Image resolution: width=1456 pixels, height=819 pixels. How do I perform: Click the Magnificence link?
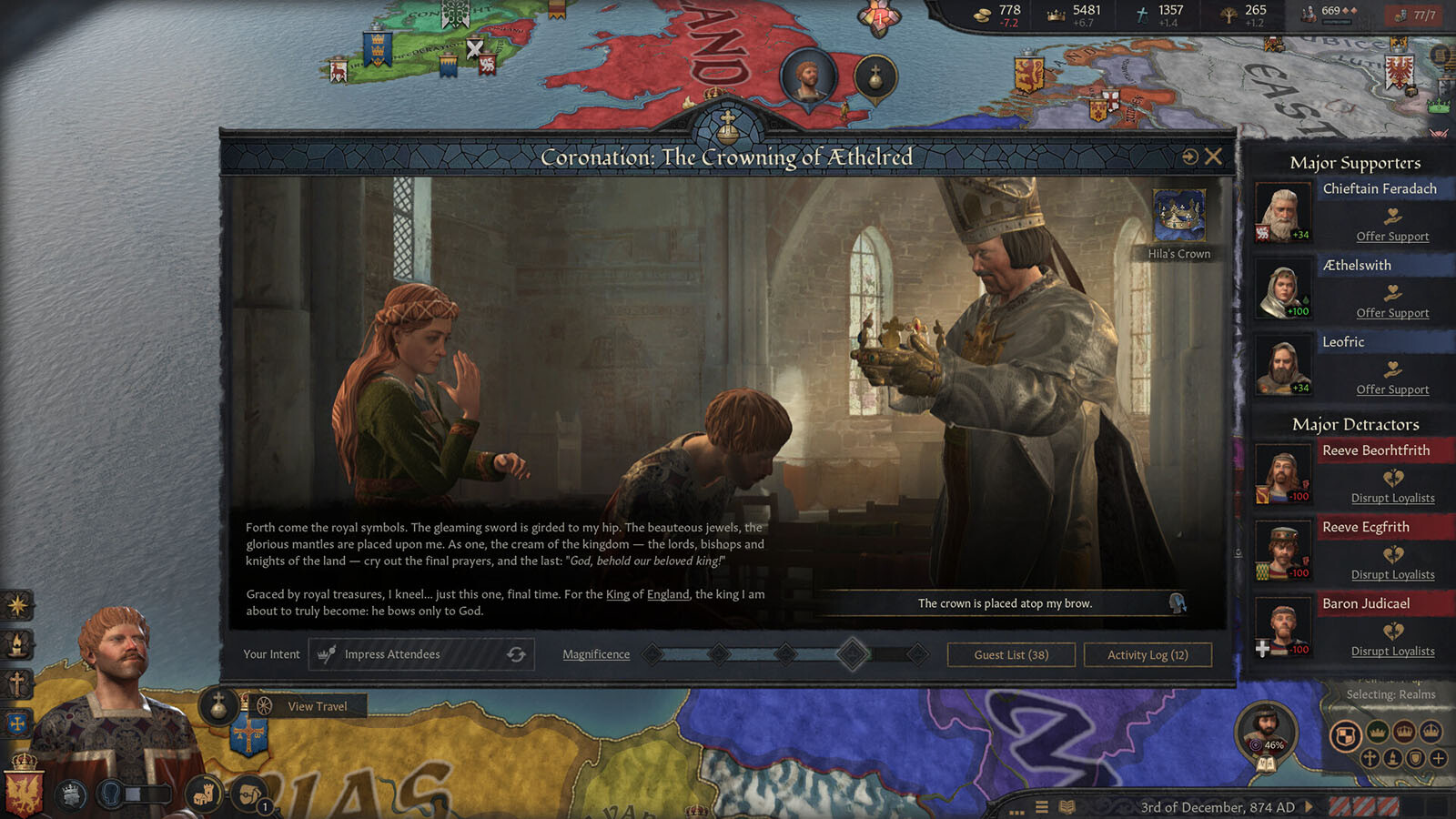[596, 654]
